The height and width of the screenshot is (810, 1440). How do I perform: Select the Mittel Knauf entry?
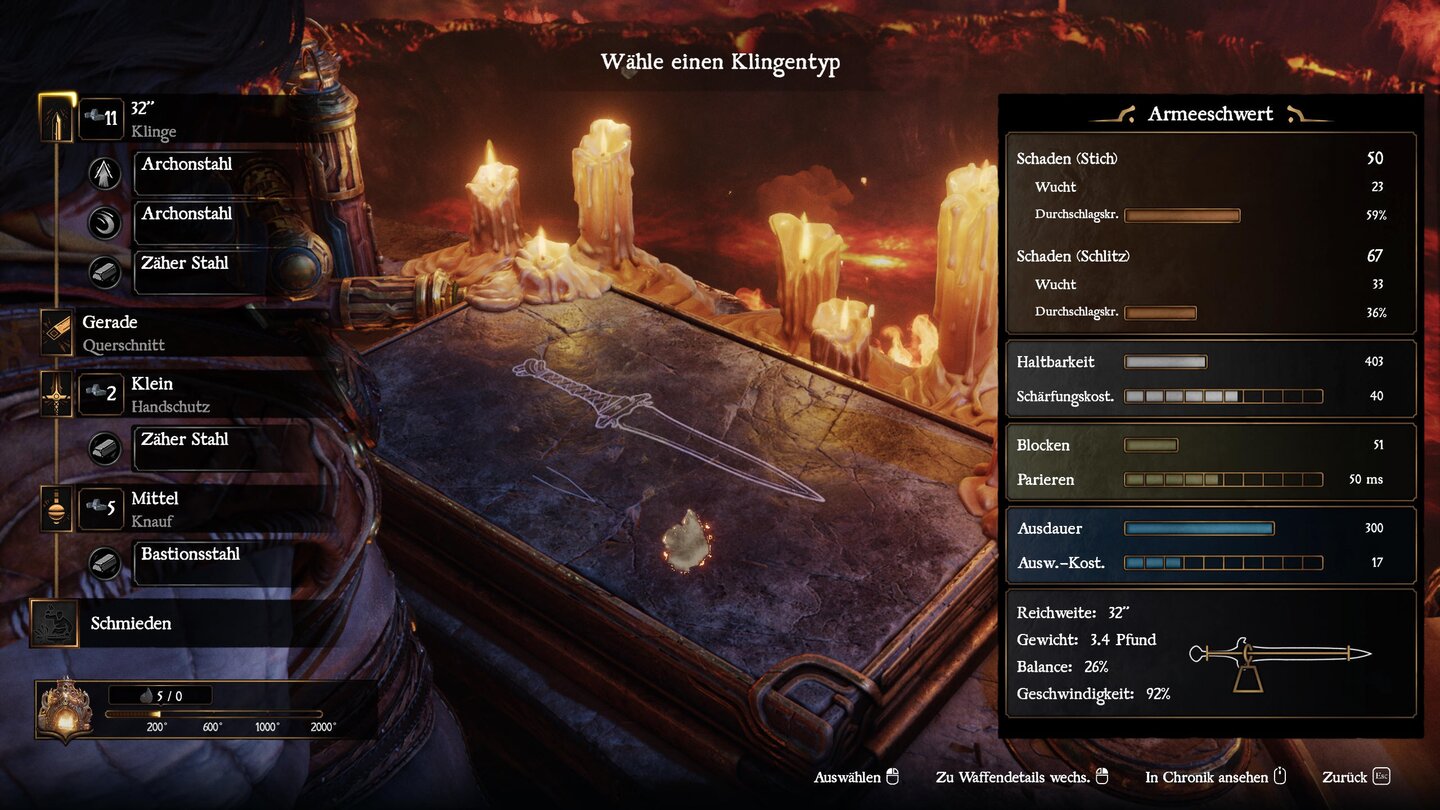pos(154,508)
